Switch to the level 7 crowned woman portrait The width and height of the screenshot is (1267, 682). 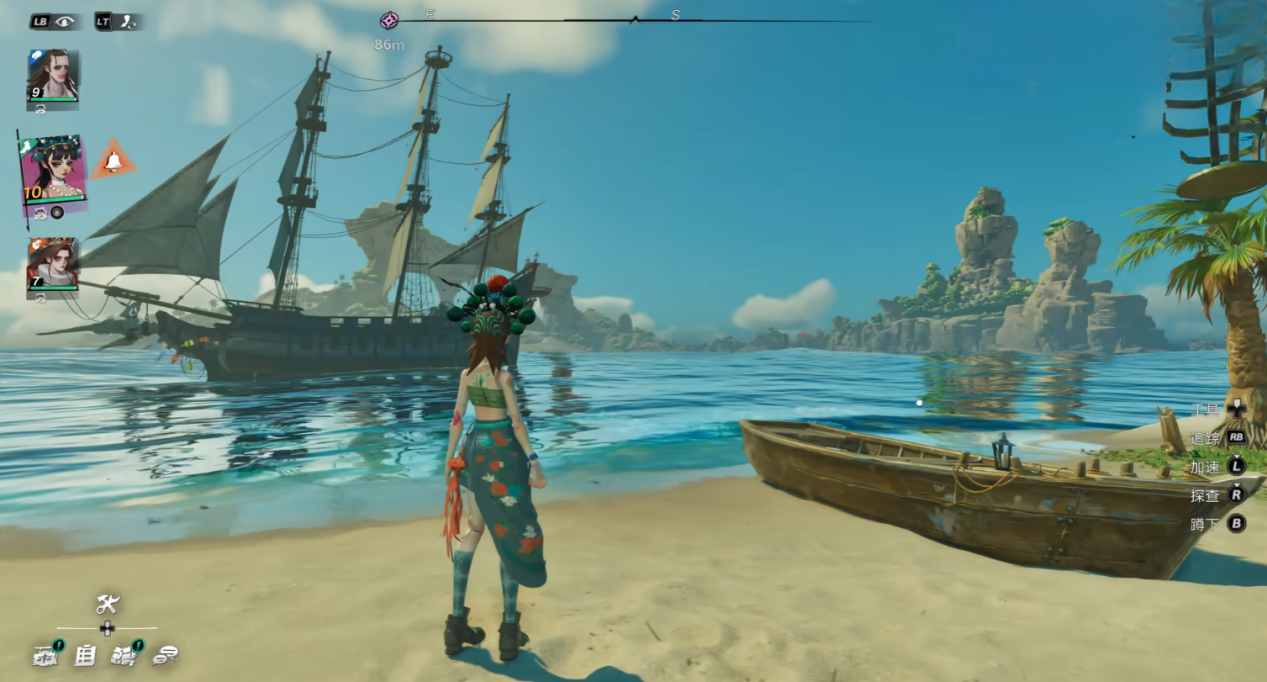coord(52,263)
